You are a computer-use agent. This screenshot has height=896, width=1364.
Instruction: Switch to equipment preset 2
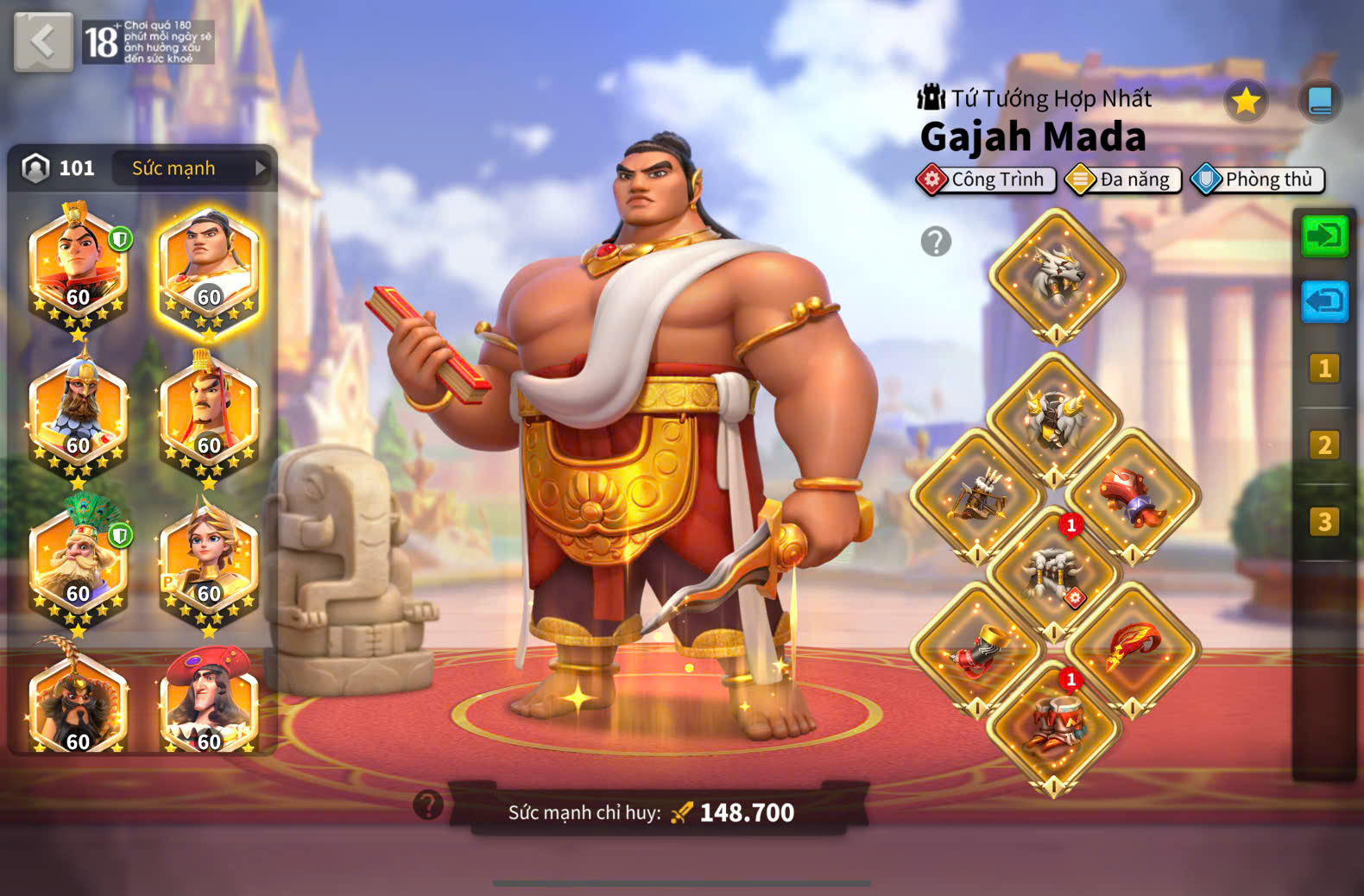1323,445
